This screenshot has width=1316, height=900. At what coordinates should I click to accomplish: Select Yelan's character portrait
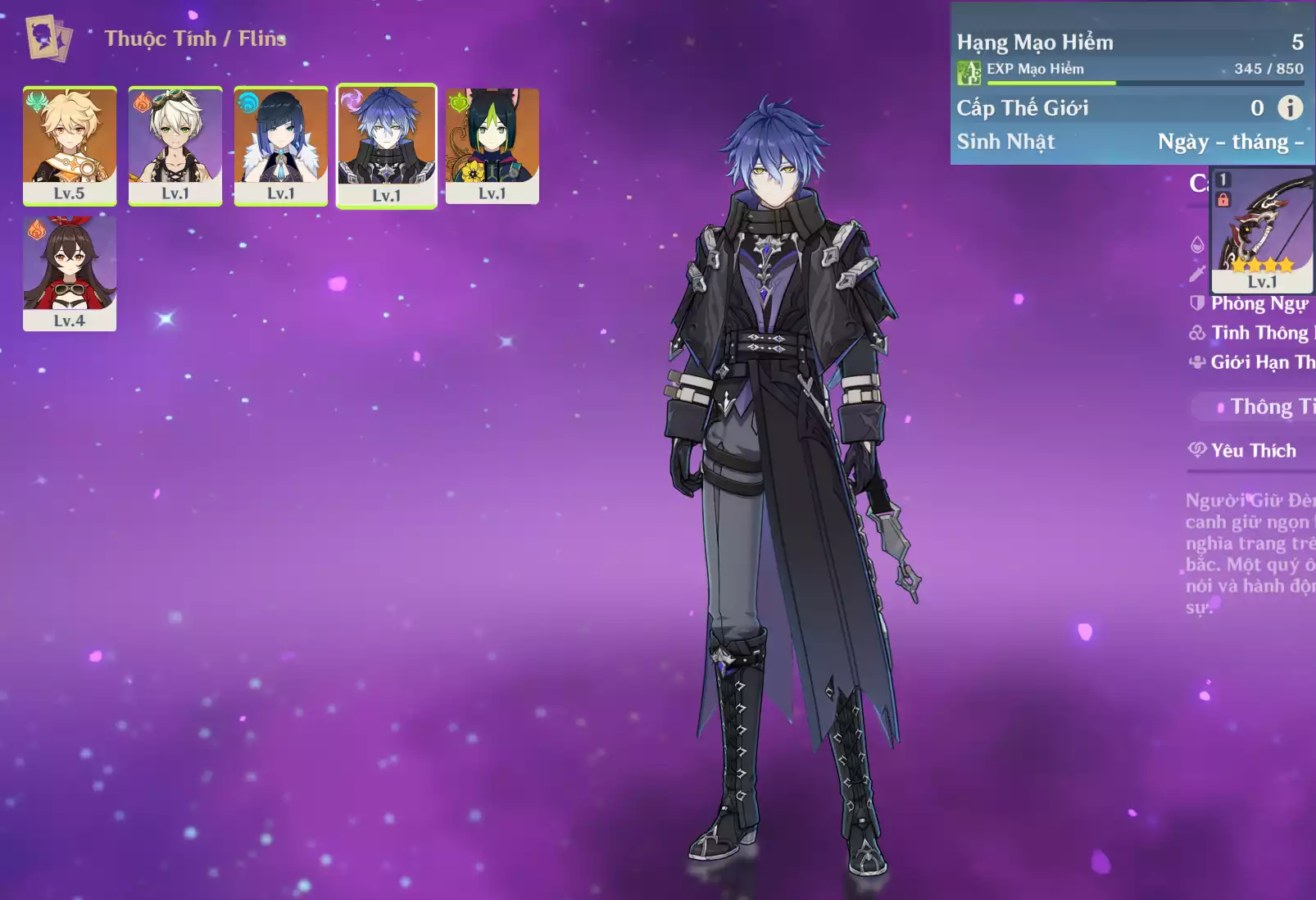[x=281, y=145]
